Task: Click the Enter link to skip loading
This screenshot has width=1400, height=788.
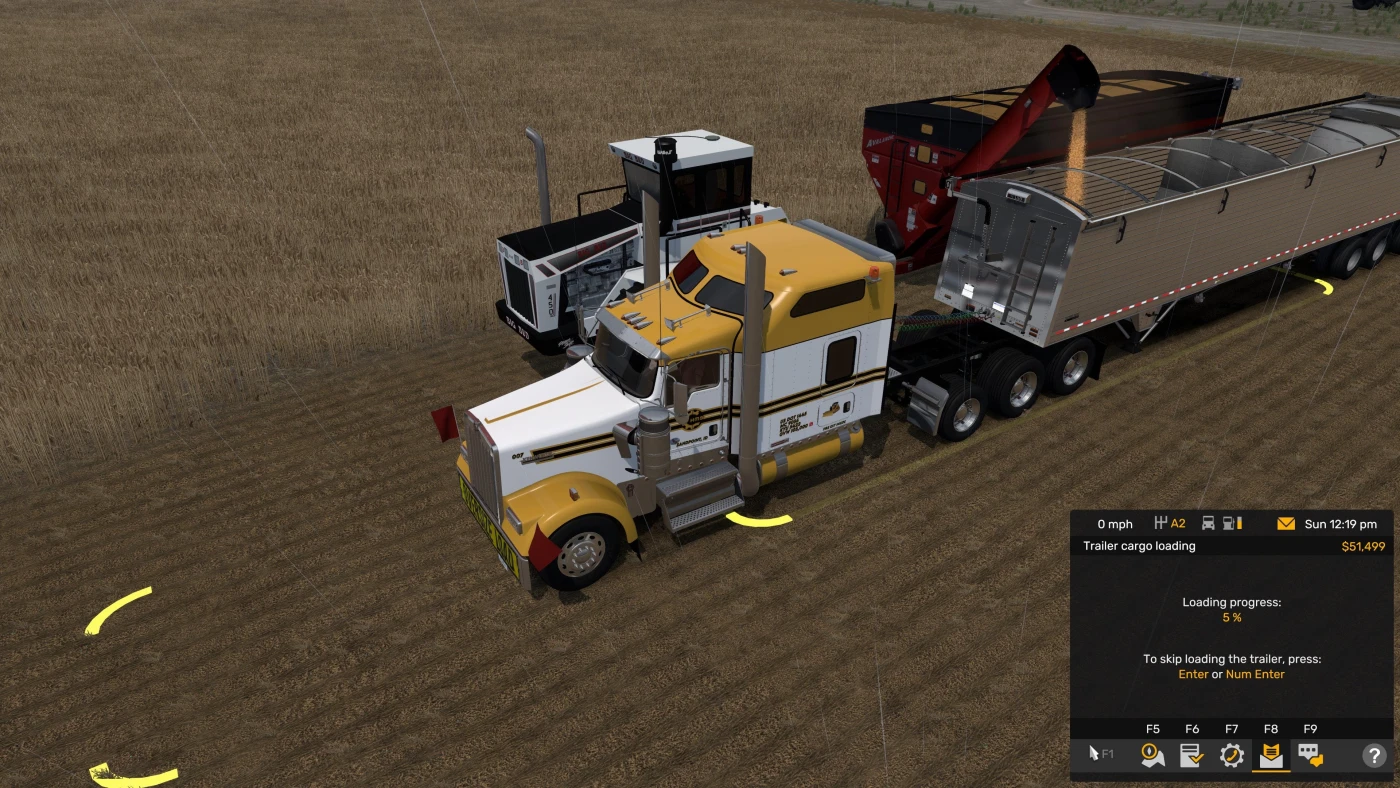Action: 1193,674
